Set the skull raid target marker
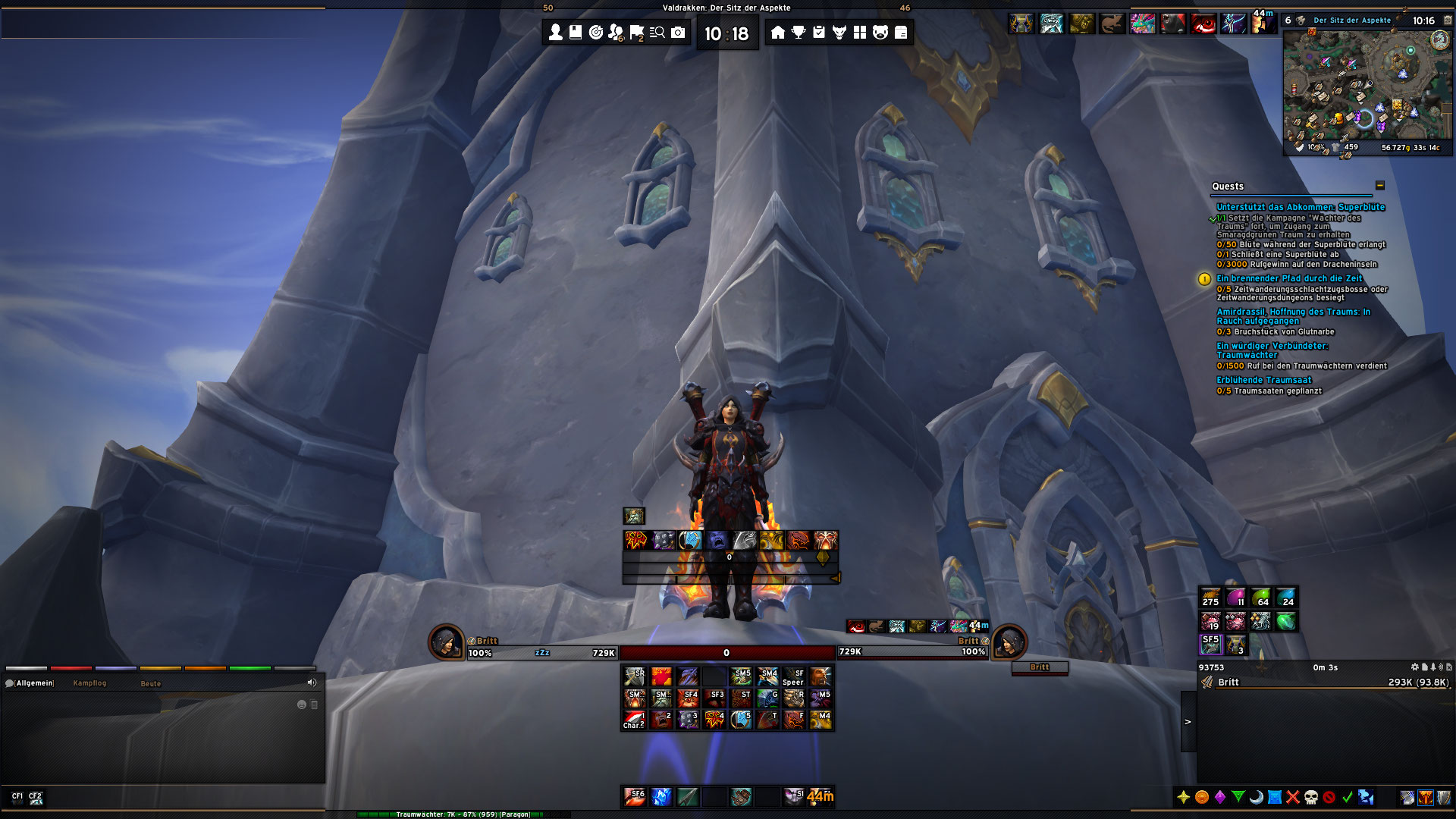This screenshot has width=1456, height=819. [x=1311, y=797]
